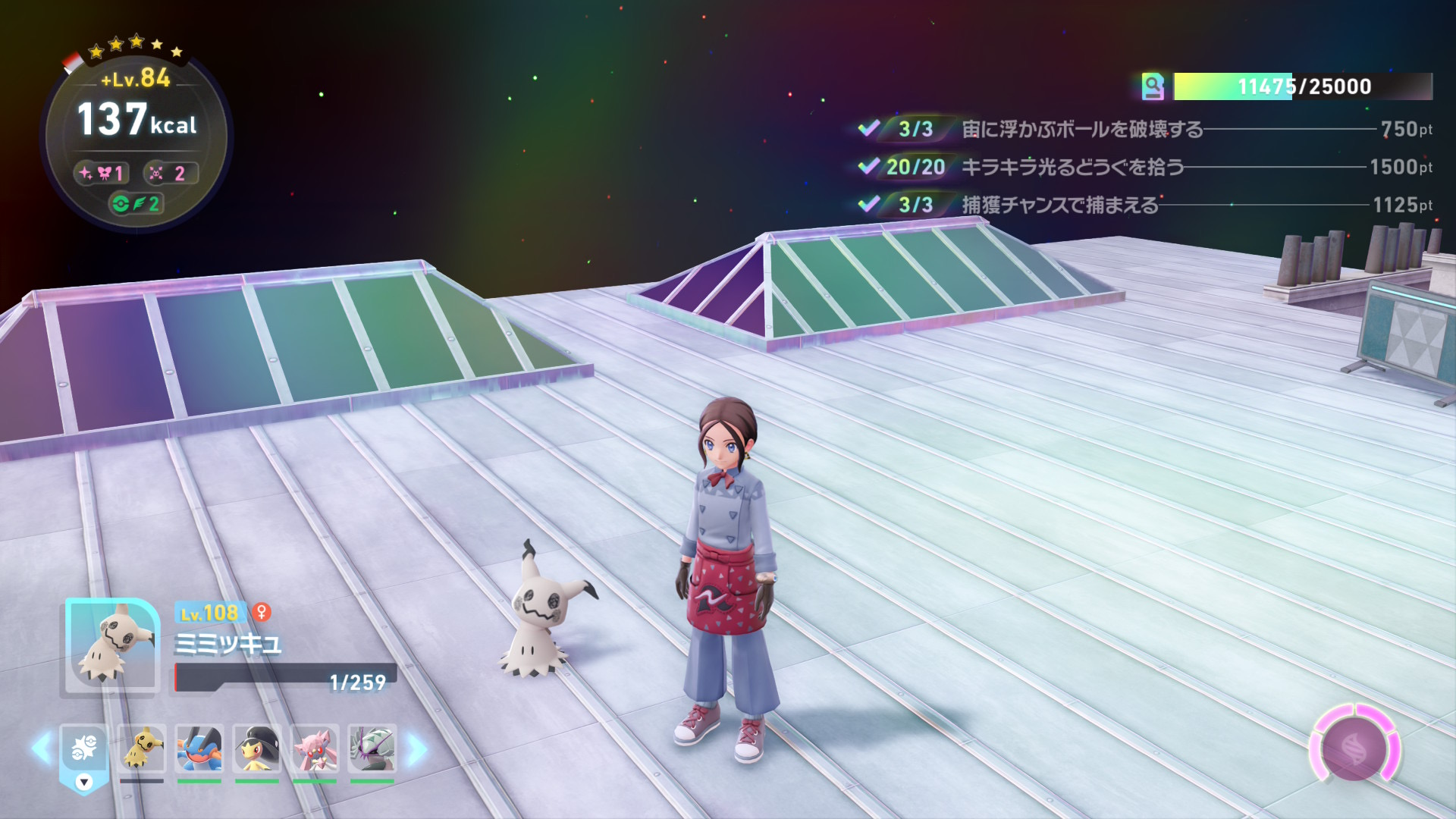Cycle party with the right arrow
The image size is (1456, 819).
pyautogui.click(x=416, y=749)
